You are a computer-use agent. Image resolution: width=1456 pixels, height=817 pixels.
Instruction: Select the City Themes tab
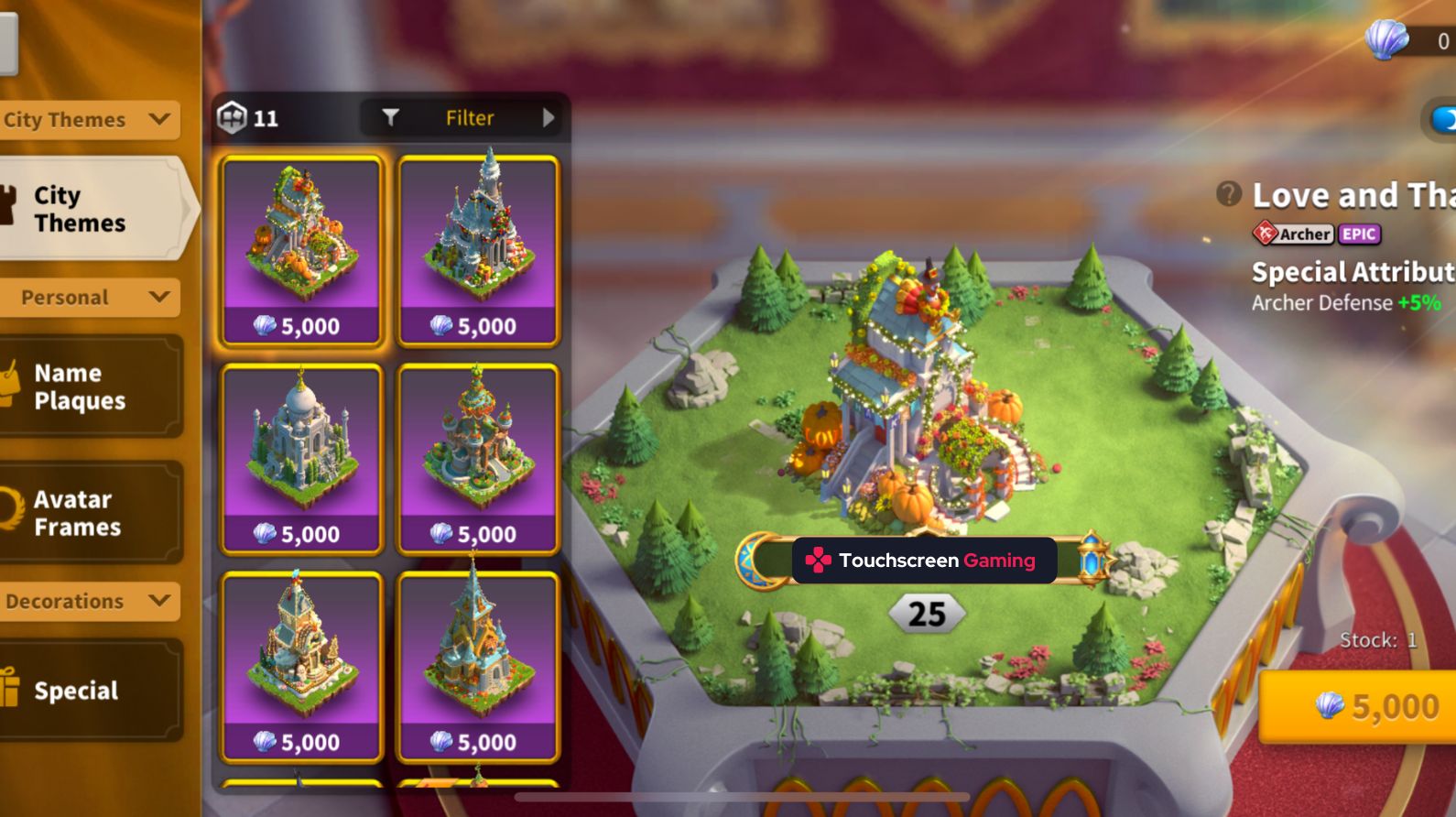tap(82, 209)
